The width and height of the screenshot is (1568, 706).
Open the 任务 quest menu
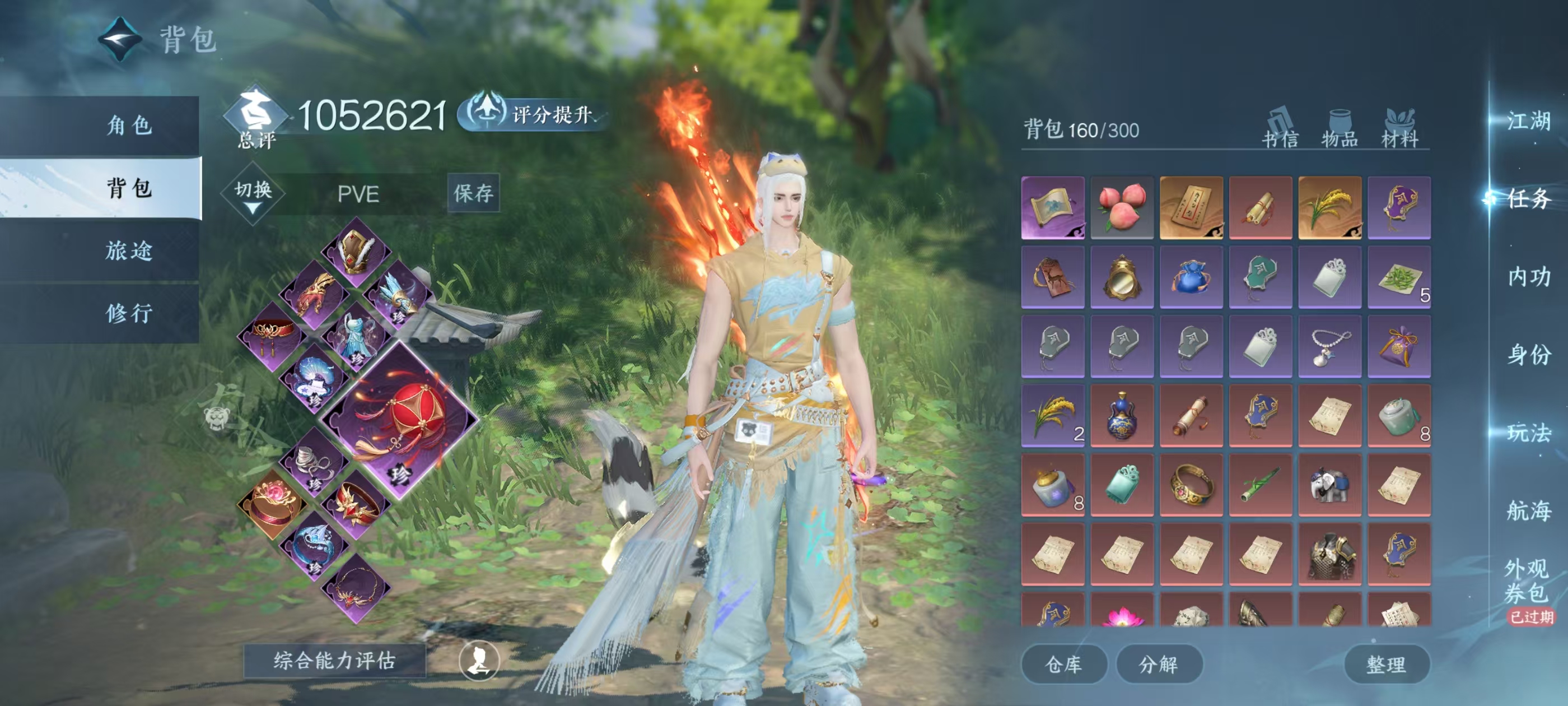[1528, 198]
